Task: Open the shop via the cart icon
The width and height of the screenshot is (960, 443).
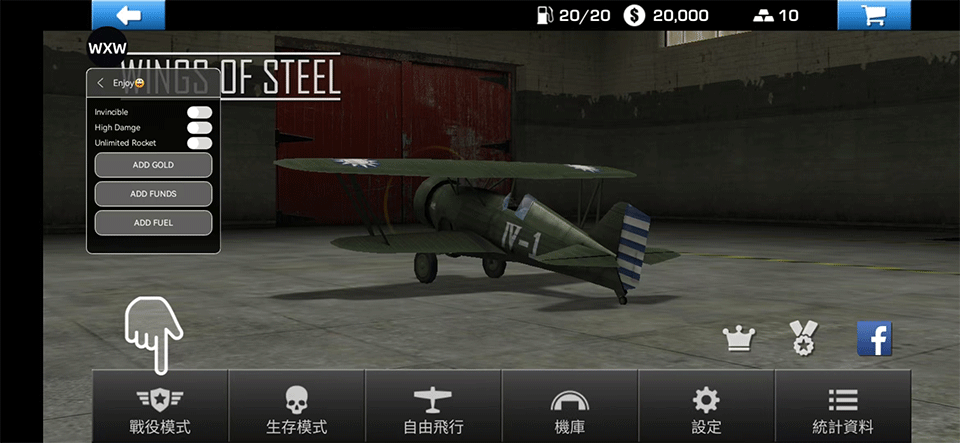Action: [x=873, y=15]
